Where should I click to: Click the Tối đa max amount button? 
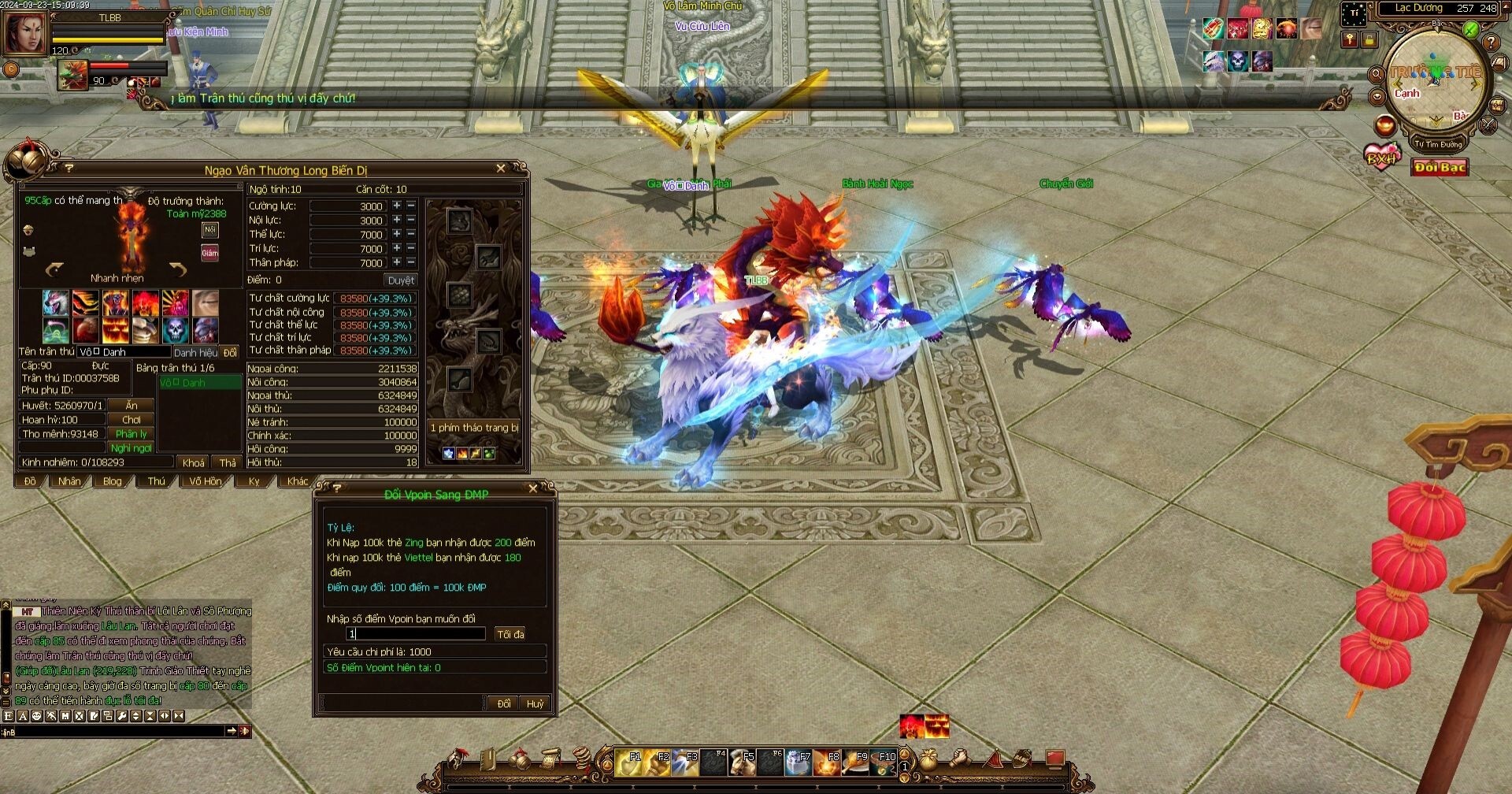click(510, 634)
